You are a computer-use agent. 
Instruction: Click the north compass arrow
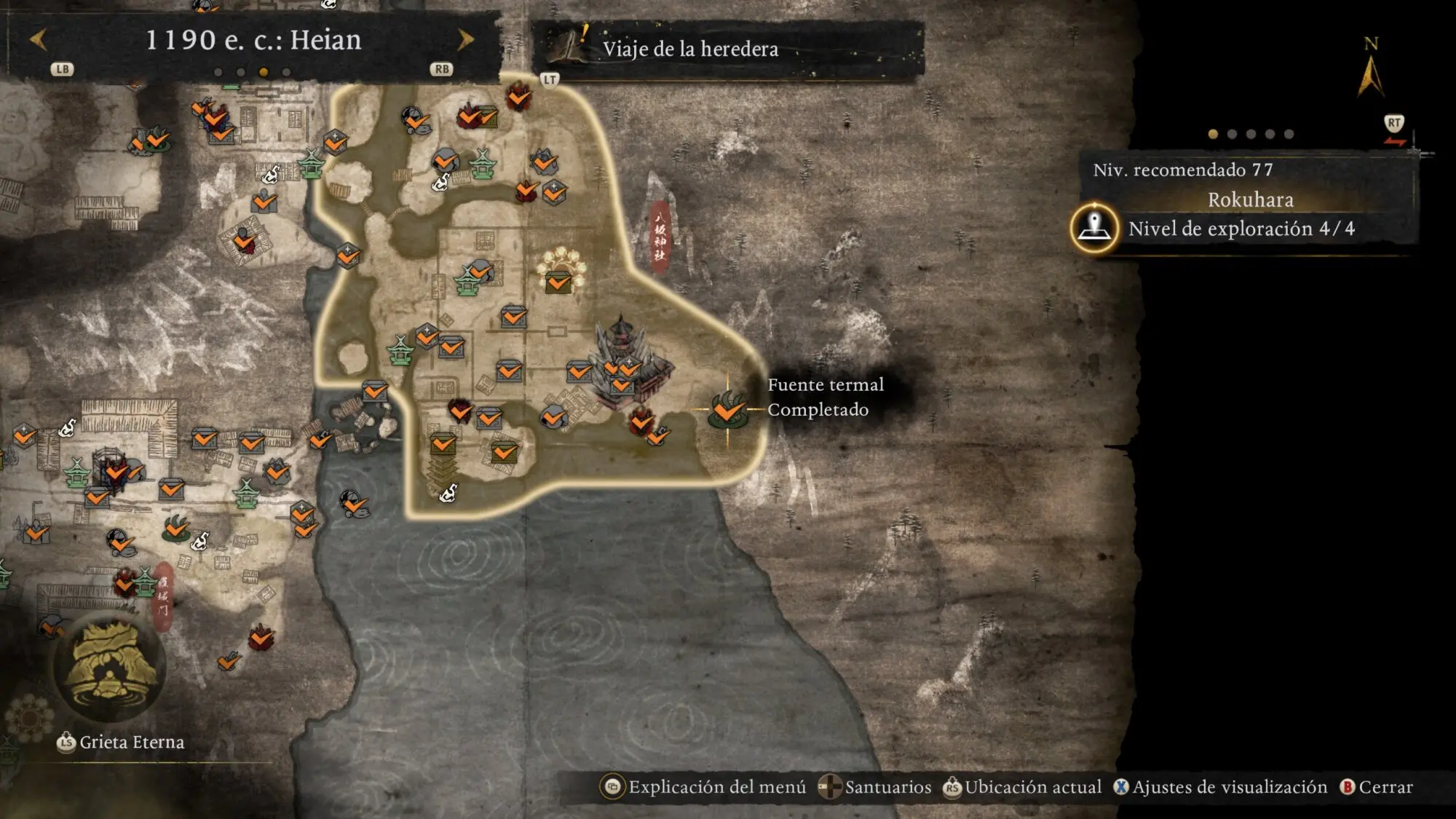(x=1370, y=73)
